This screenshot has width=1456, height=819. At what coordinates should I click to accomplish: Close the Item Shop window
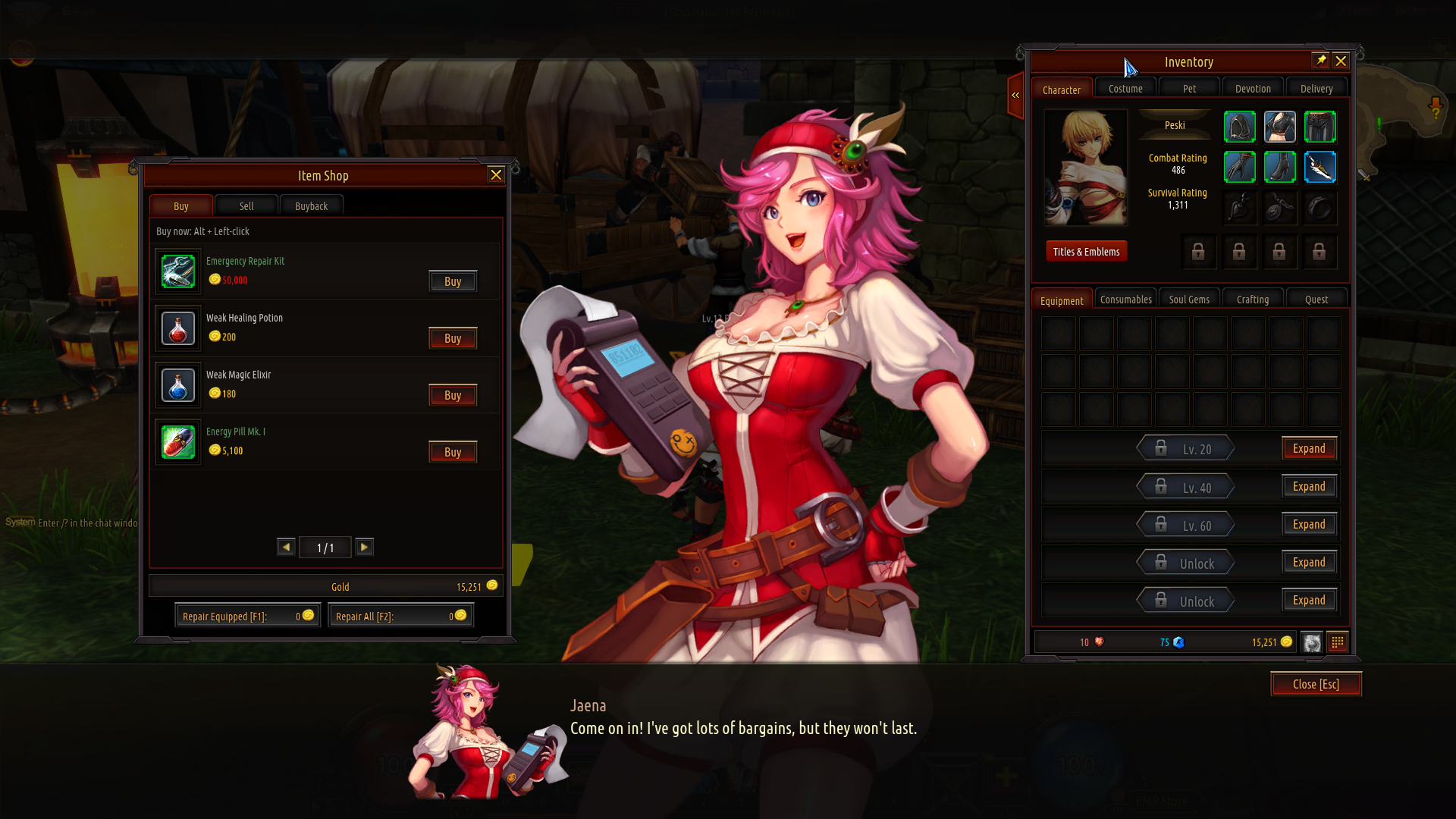click(x=496, y=175)
